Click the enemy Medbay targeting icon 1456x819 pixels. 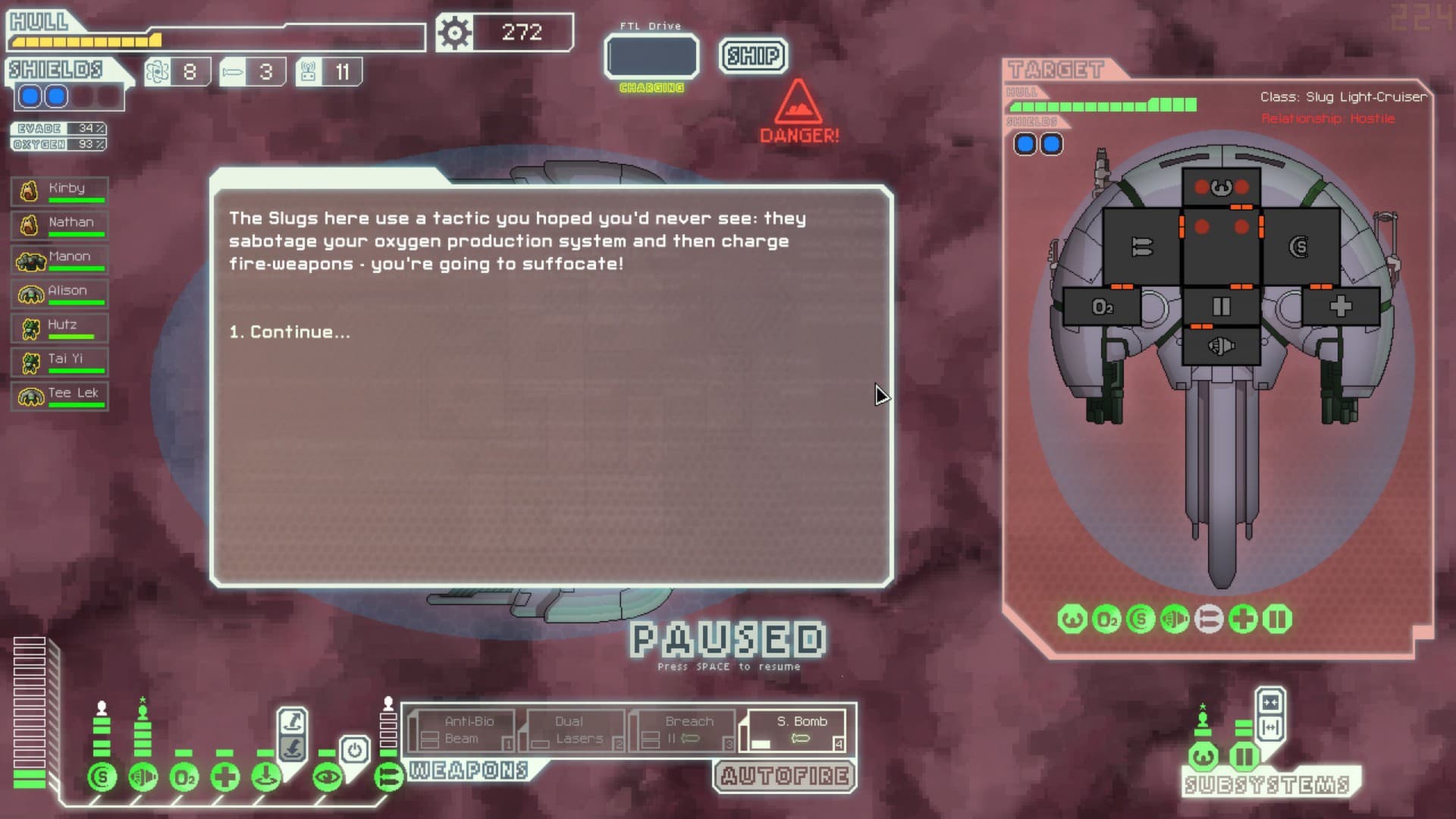click(x=1242, y=620)
